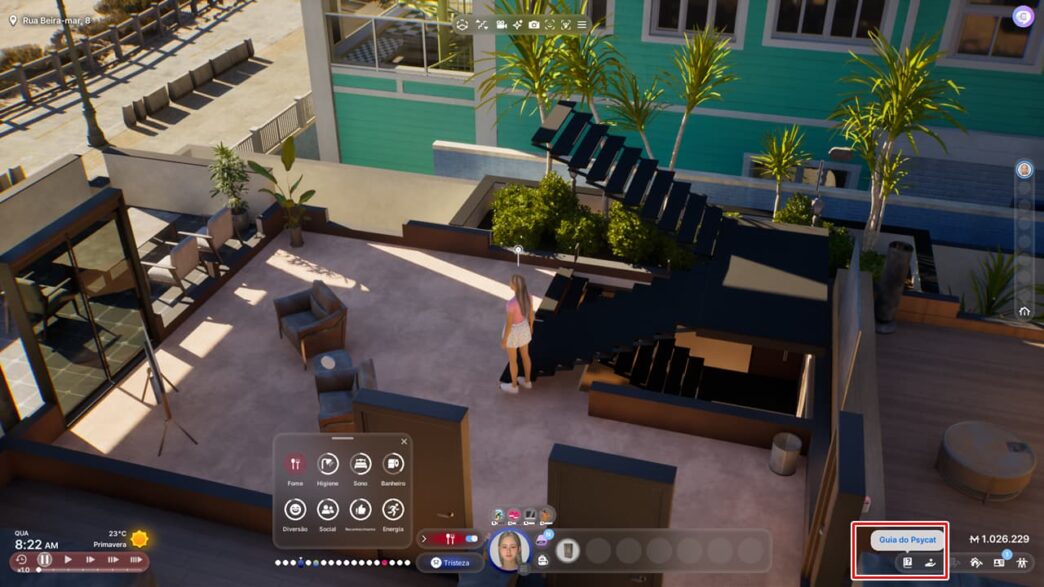Close the needs panel
1044x587 pixels.
[404, 441]
